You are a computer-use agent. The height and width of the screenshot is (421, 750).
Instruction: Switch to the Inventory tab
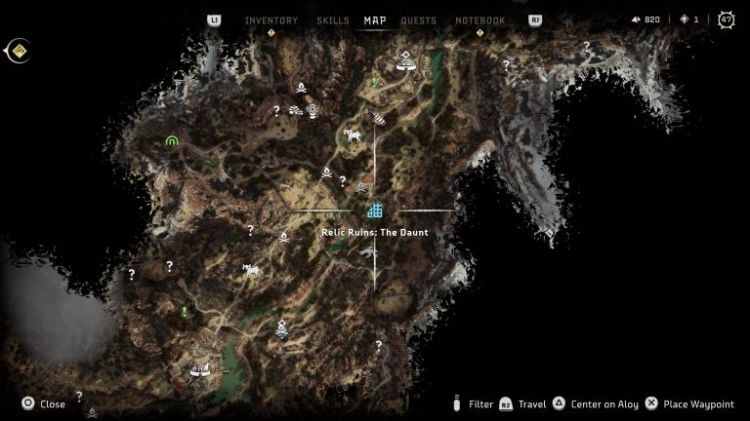271,20
